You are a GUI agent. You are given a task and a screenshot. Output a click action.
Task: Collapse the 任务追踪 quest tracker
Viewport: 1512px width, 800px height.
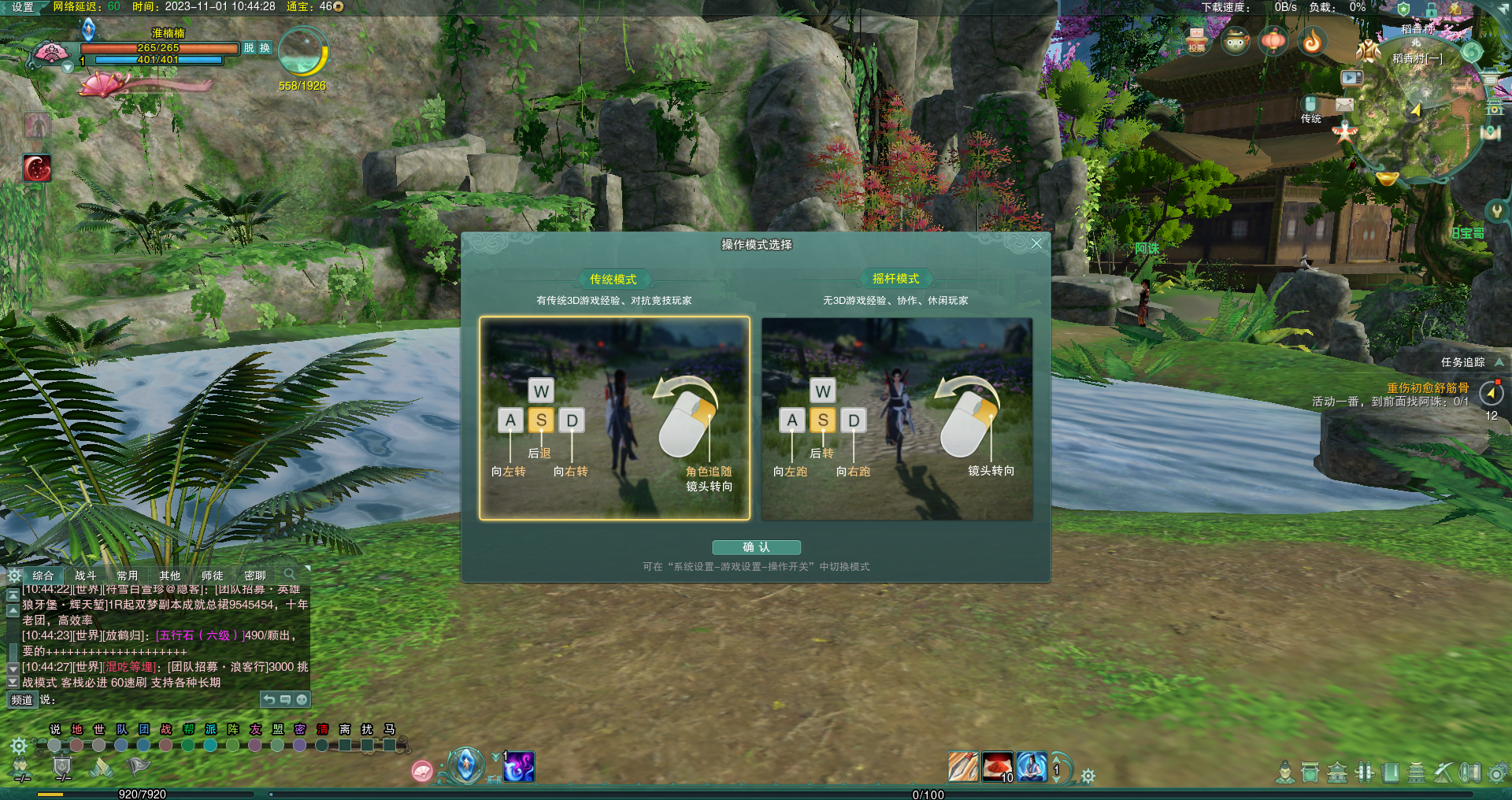[x=1499, y=362]
